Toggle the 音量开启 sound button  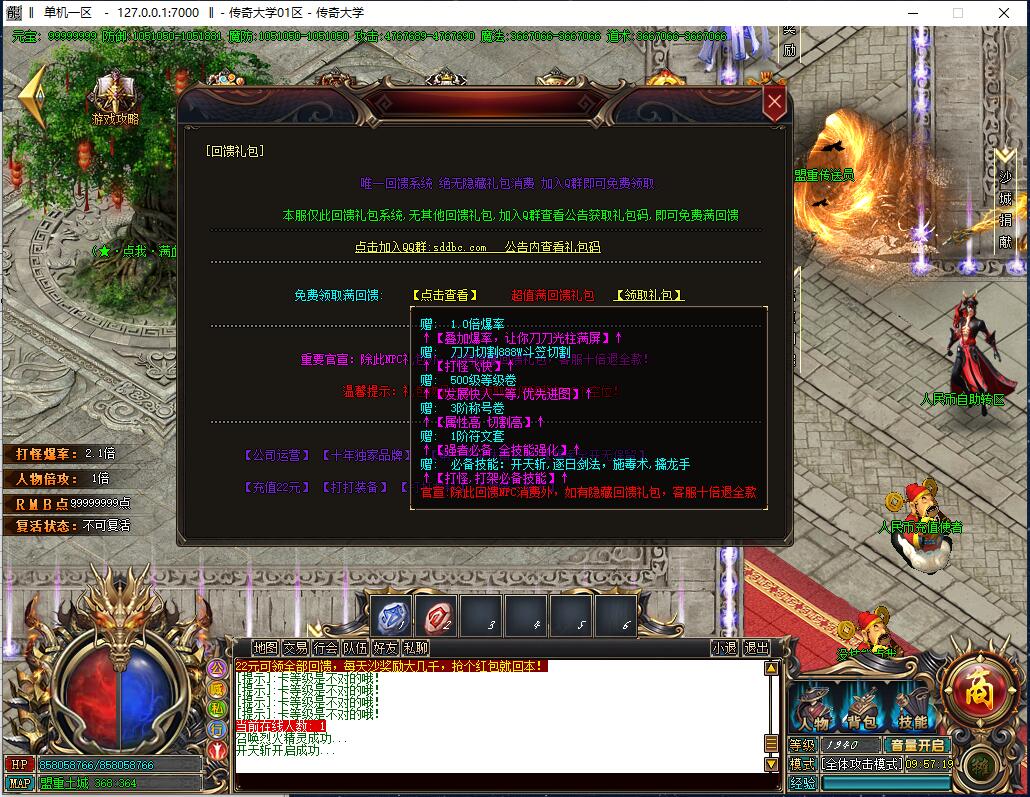coord(918,745)
